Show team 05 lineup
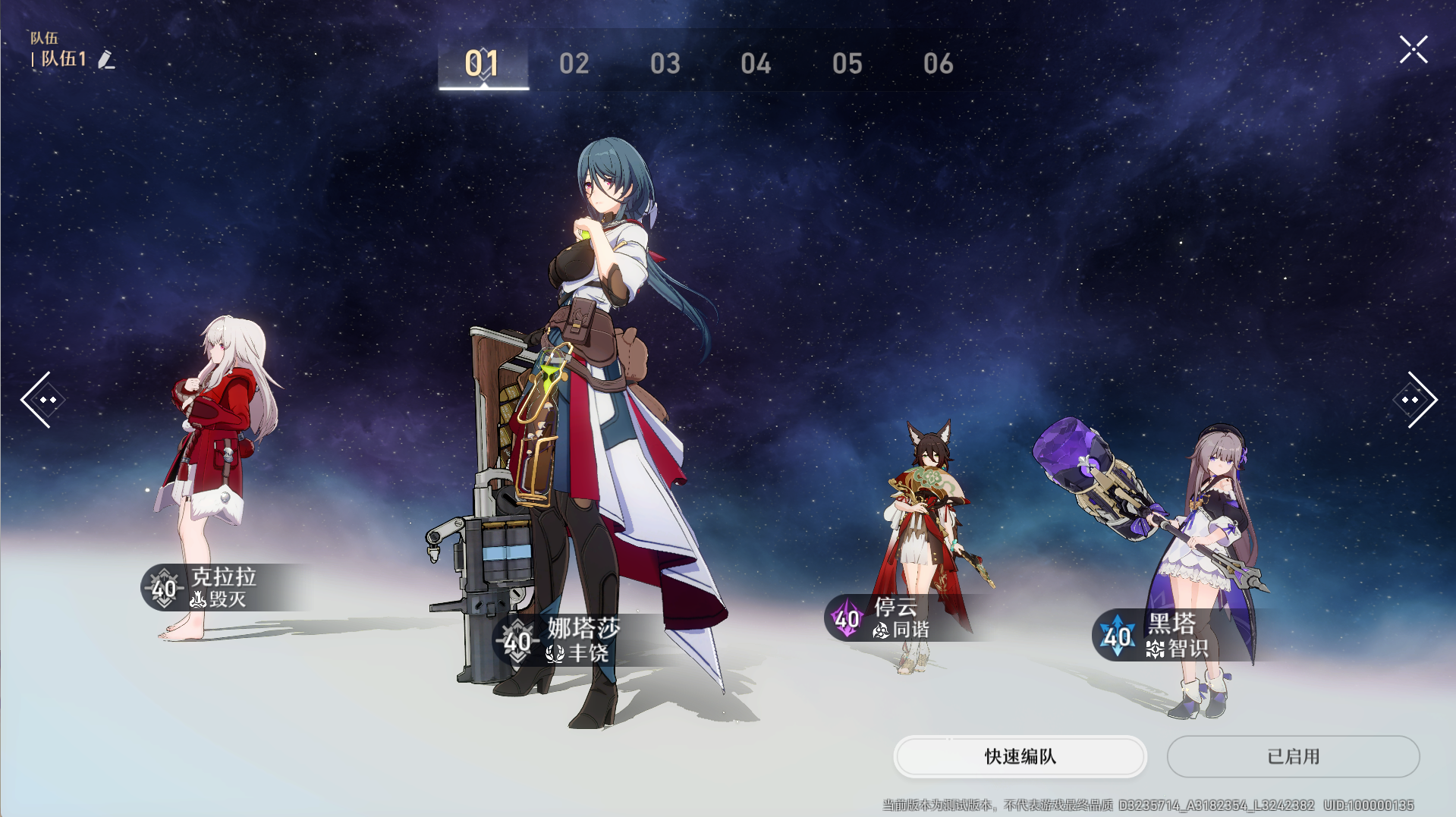The image size is (1456, 817). [847, 64]
